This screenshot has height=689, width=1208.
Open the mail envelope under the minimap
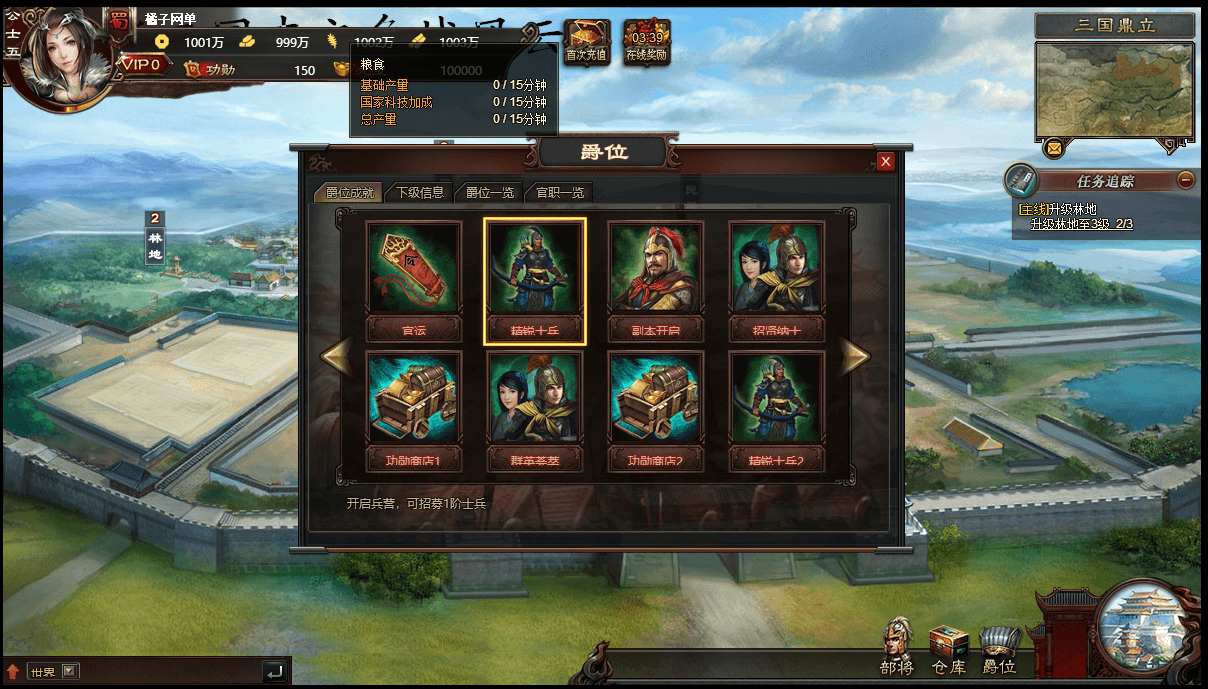point(1053,149)
